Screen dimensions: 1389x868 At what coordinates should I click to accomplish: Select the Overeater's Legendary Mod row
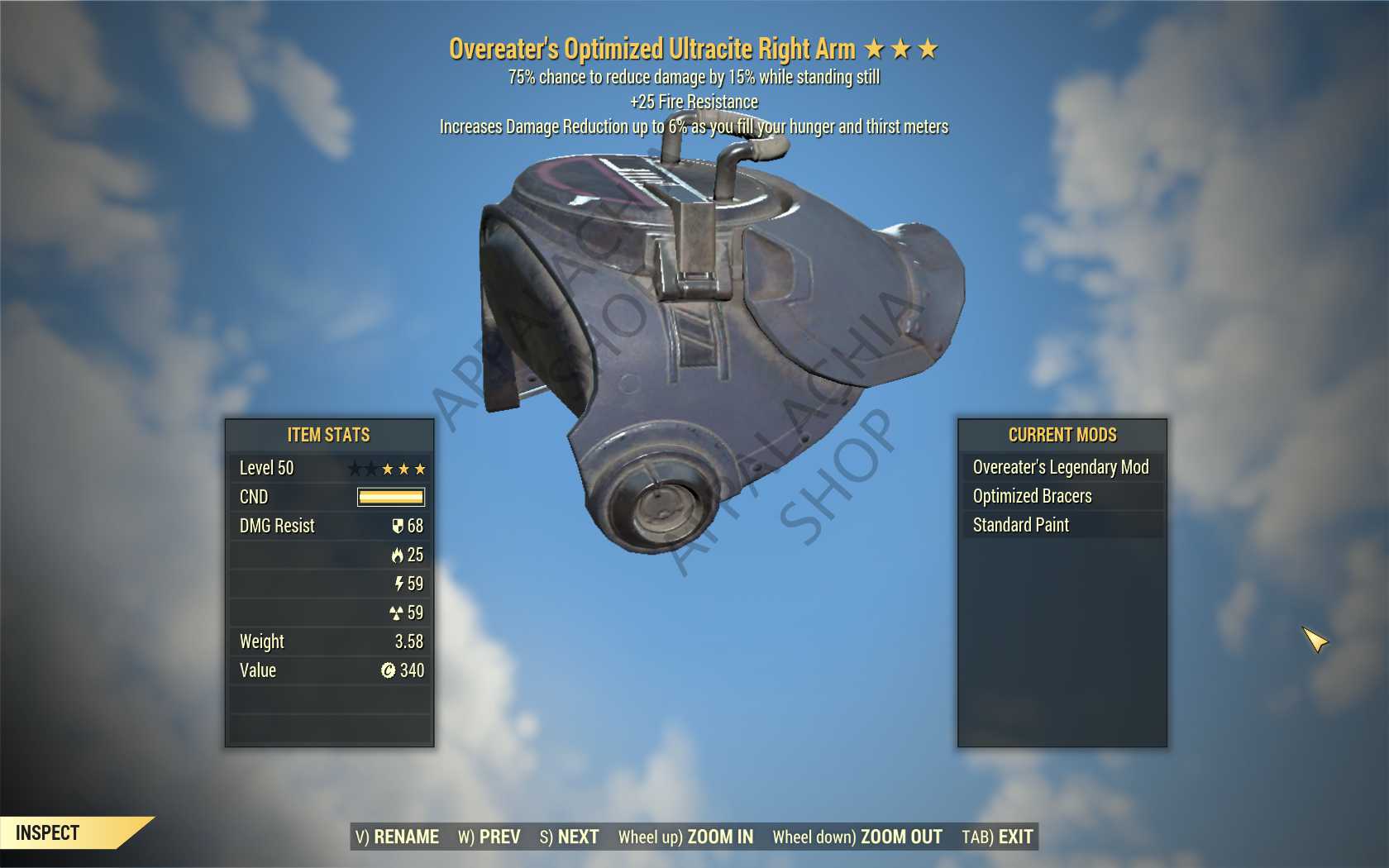tap(1061, 467)
